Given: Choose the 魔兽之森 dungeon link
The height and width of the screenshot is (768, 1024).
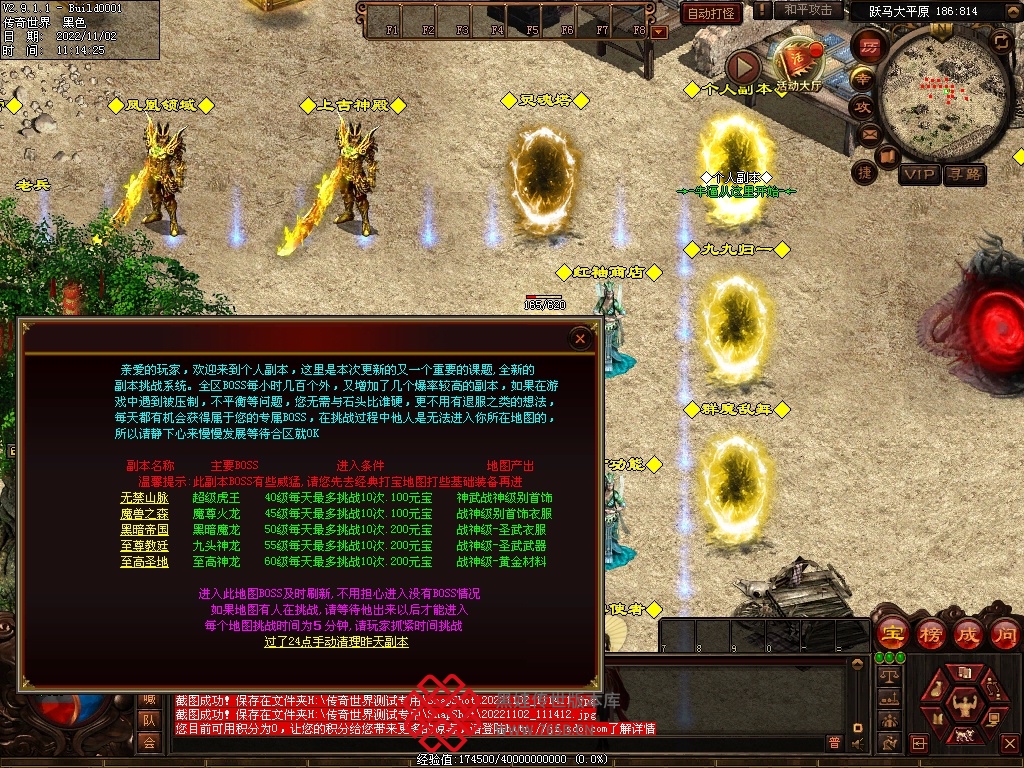Looking at the screenshot, I should pyautogui.click(x=145, y=513).
